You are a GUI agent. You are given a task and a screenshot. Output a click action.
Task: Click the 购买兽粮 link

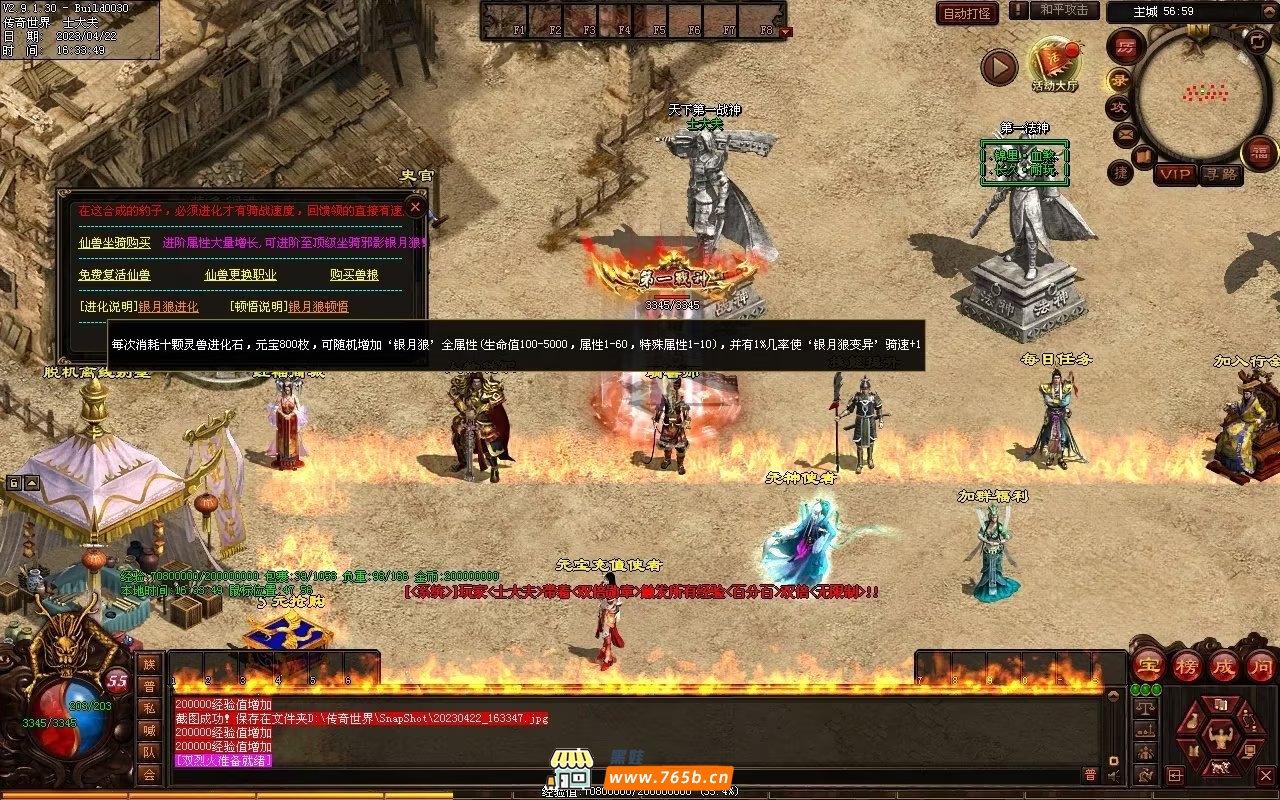point(354,275)
